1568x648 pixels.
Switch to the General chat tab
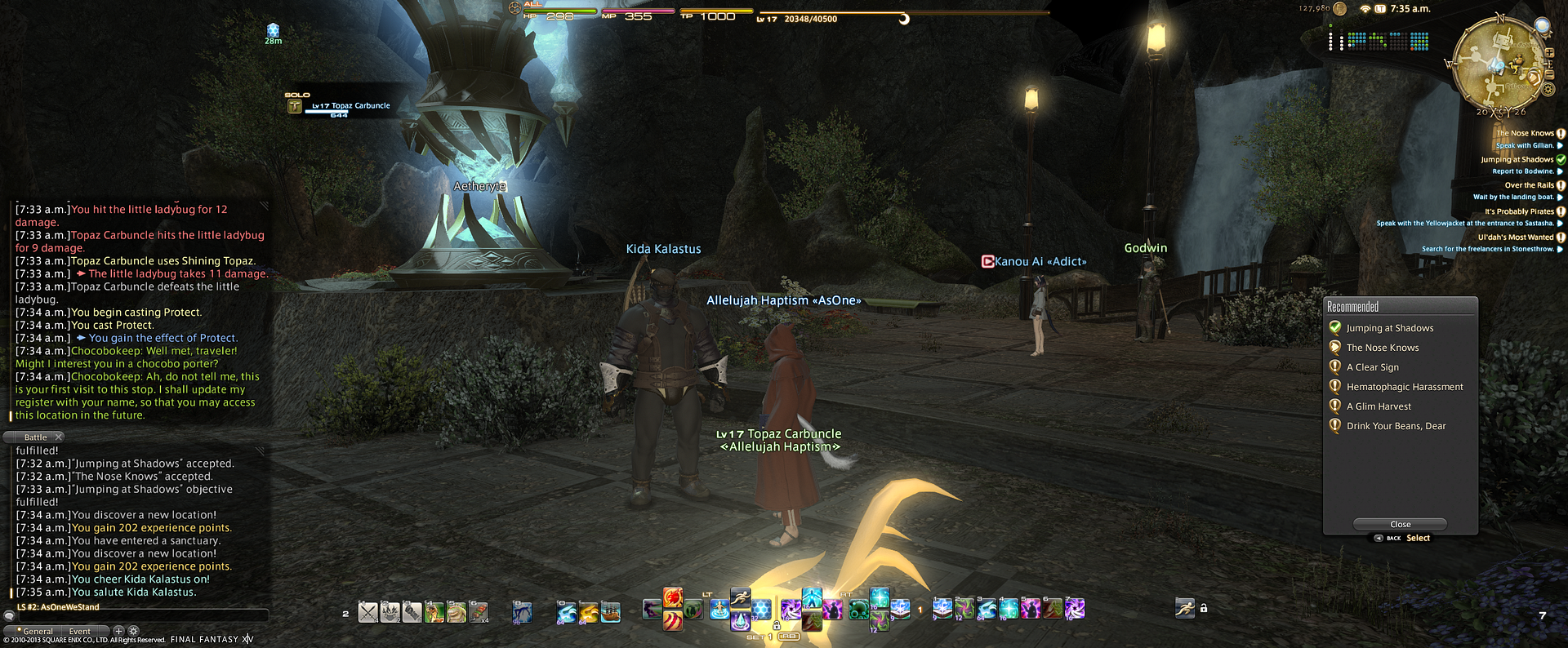[37, 631]
